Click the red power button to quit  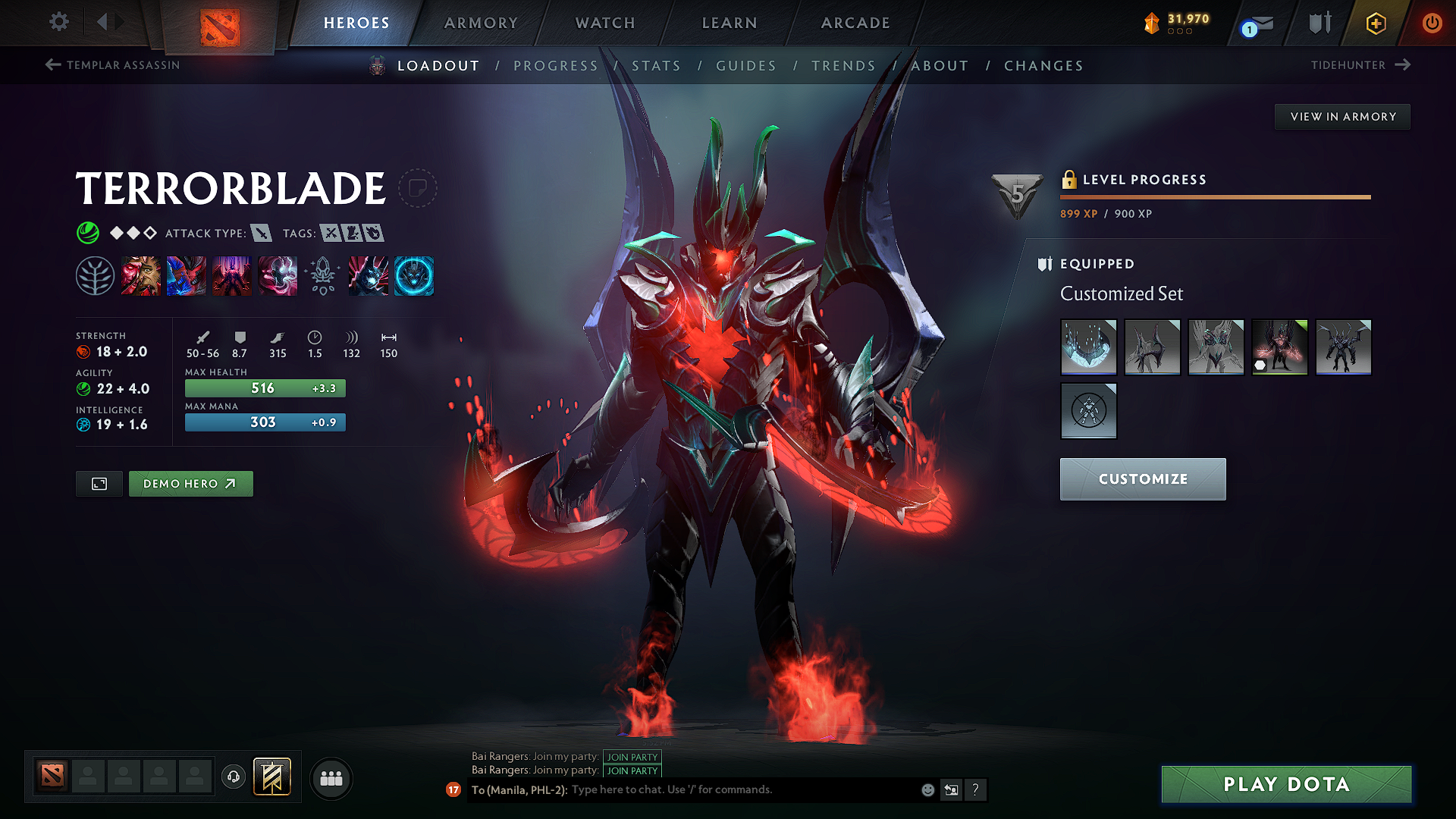[1432, 23]
